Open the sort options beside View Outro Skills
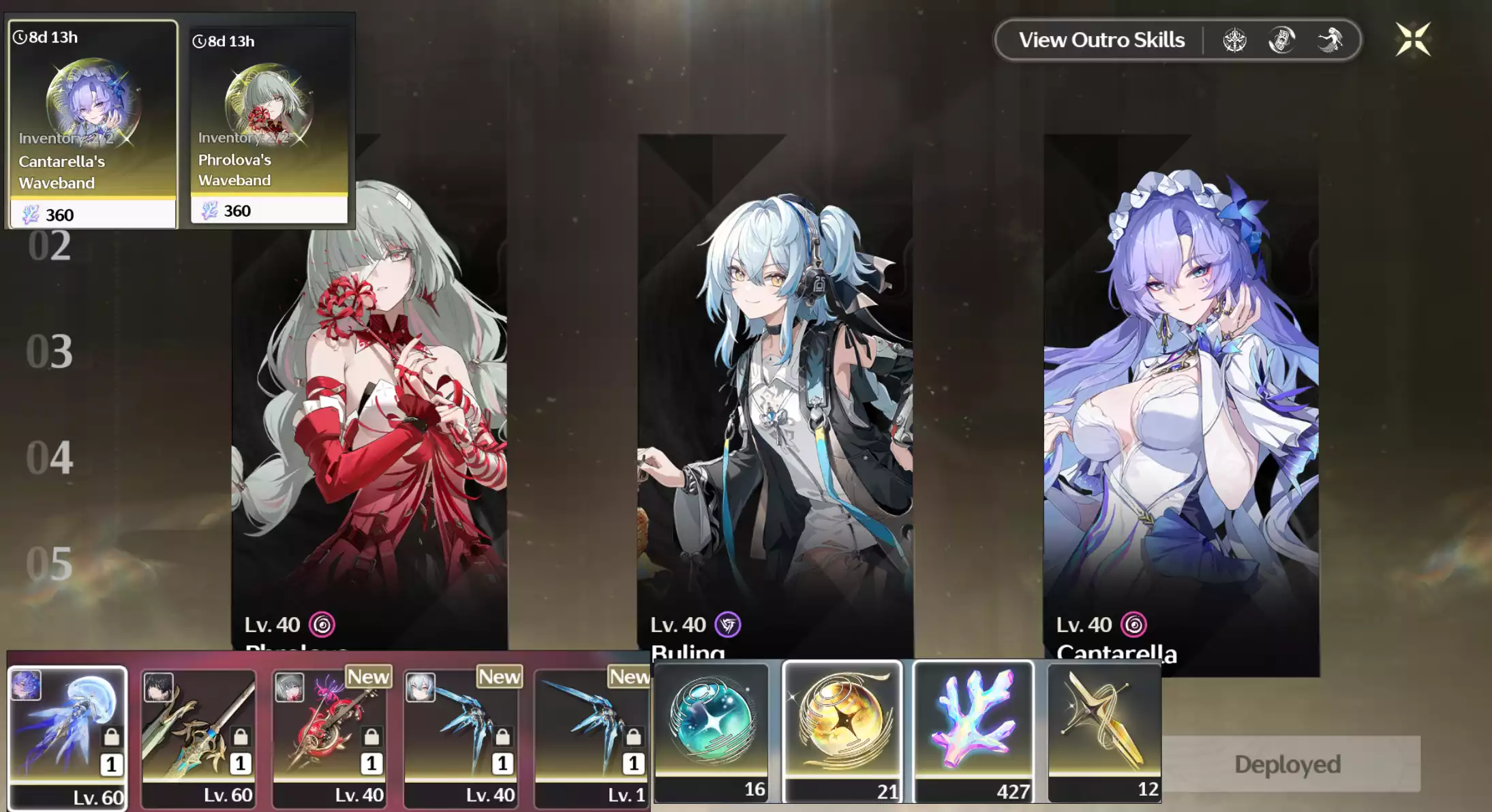Screen dimensions: 1492x812 (x=1236, y=40)
